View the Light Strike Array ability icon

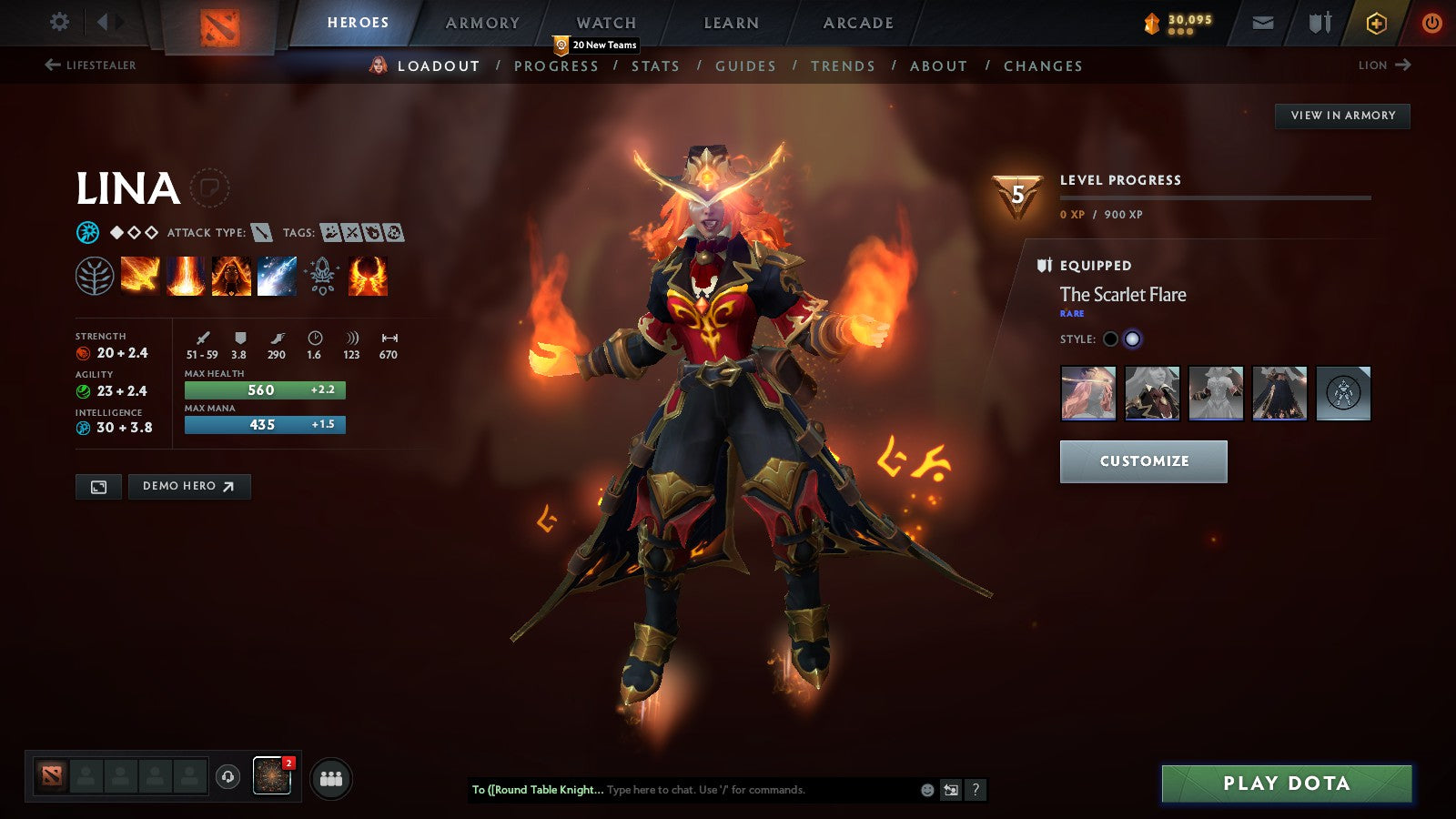tap(186, 276)
